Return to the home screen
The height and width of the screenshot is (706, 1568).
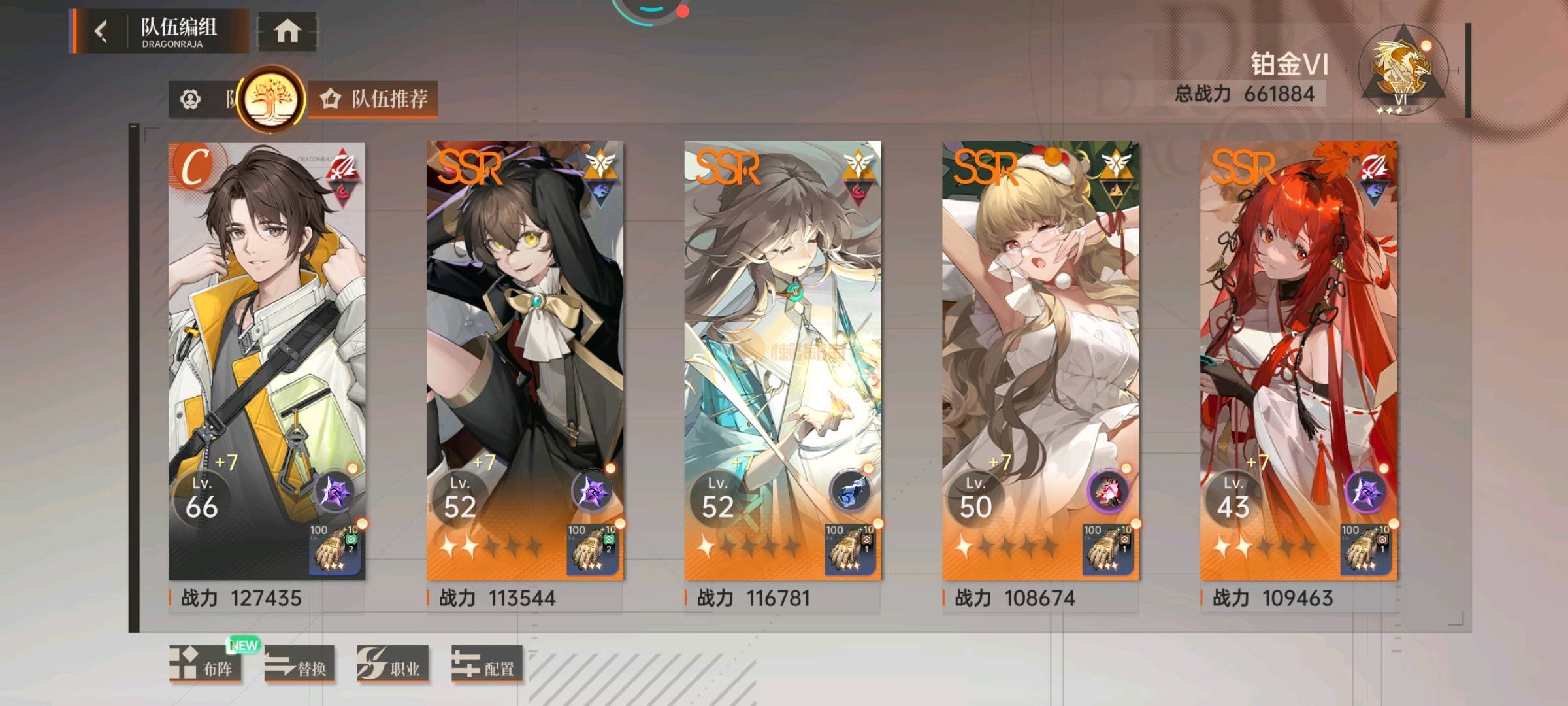[x=287, y=31]
